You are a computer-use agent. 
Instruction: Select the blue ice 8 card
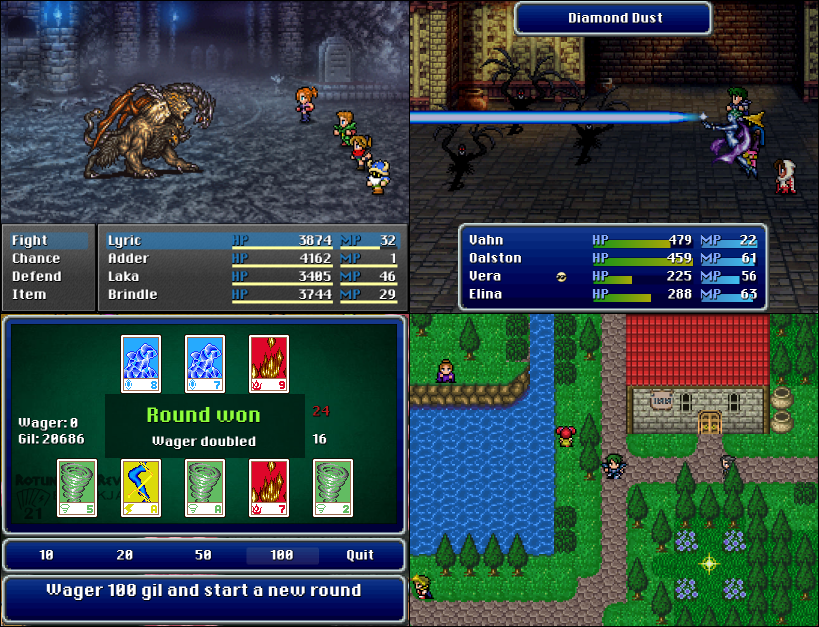141,363
